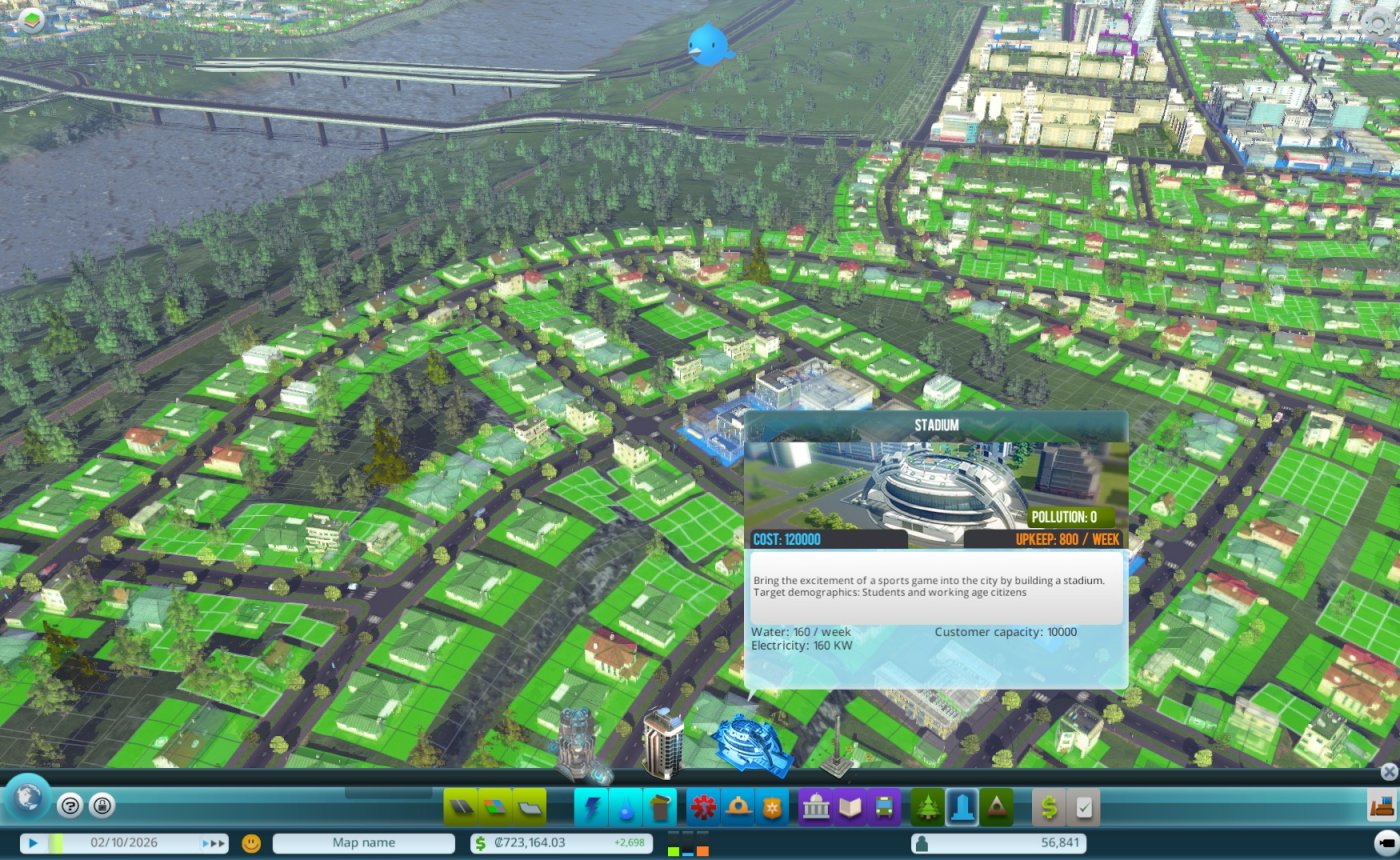Click the Map name text field
The image size is (1400, 860).
tap(363, 842)
